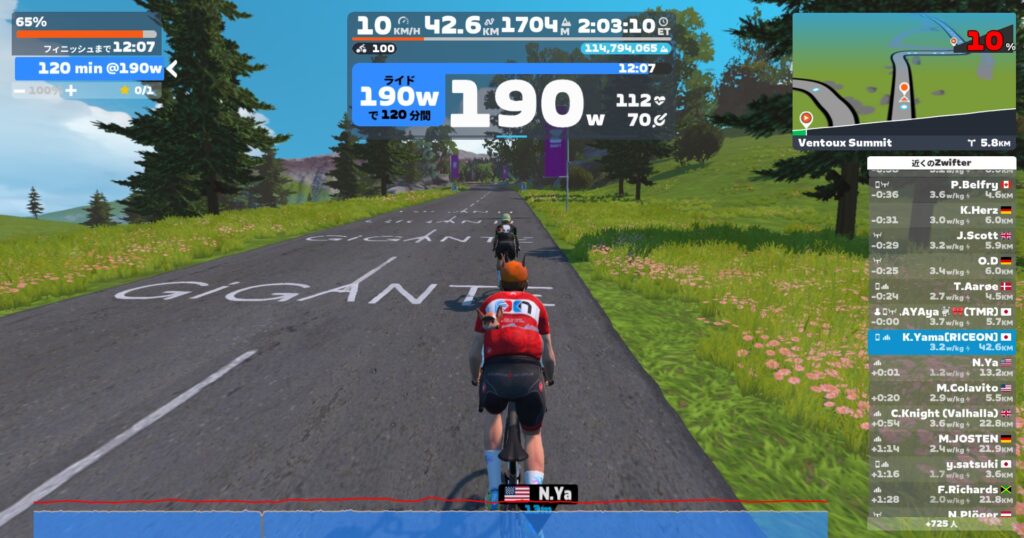Choose K.Herz from the rider list
1024x538 pixels.
[941, 215]
